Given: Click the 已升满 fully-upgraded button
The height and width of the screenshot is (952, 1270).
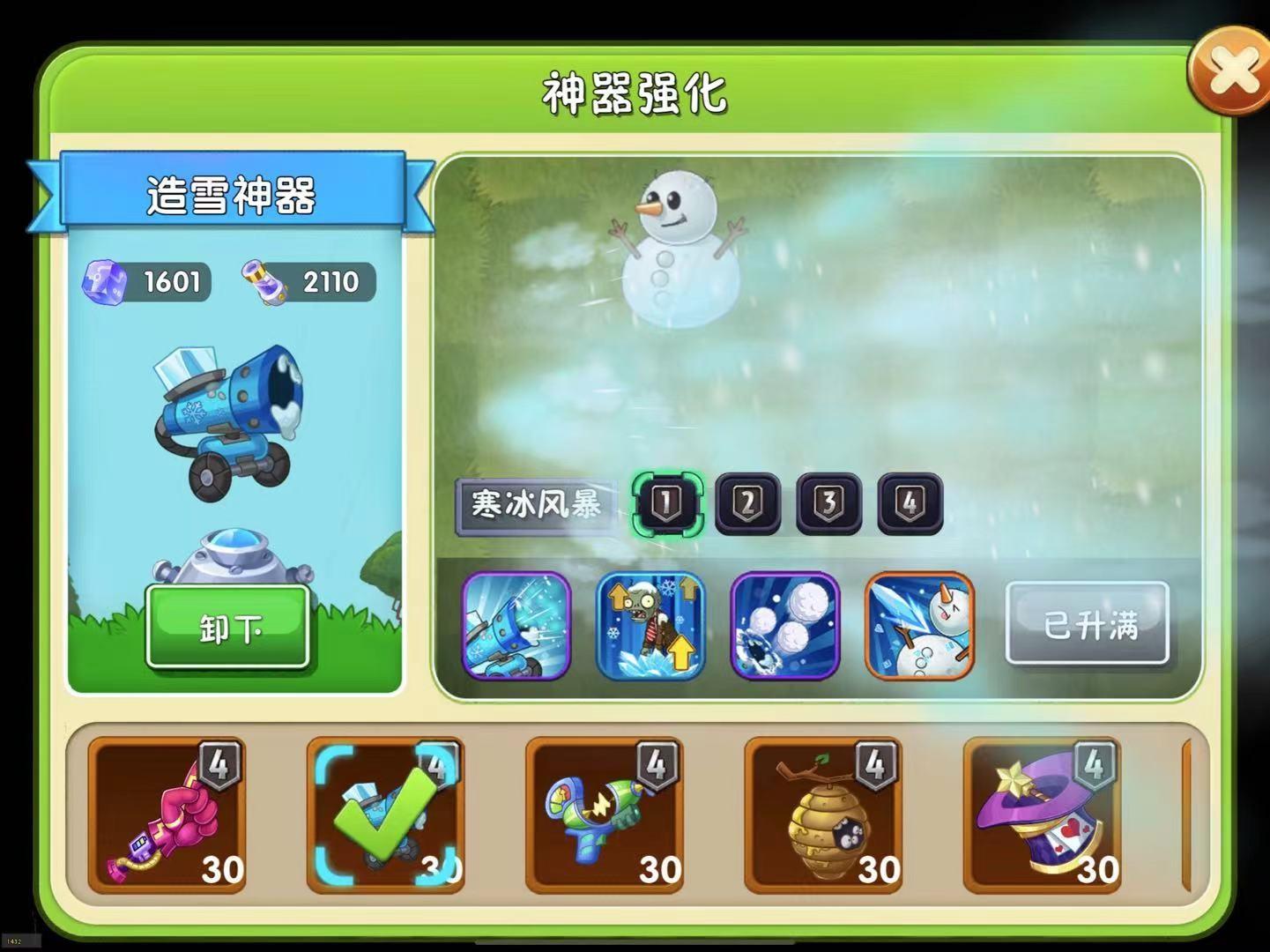Looking at the screenshot, I should click(1088, 626).
